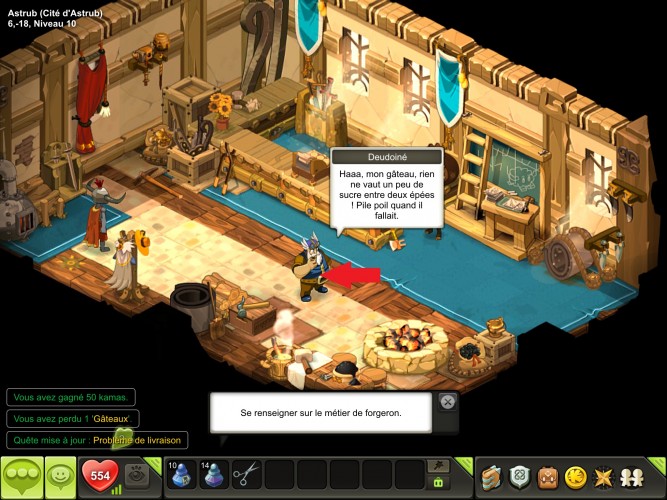Viewport: 667px width, 500px height.
Task: Use the blue potion with count 10
Action: point(182,474)
